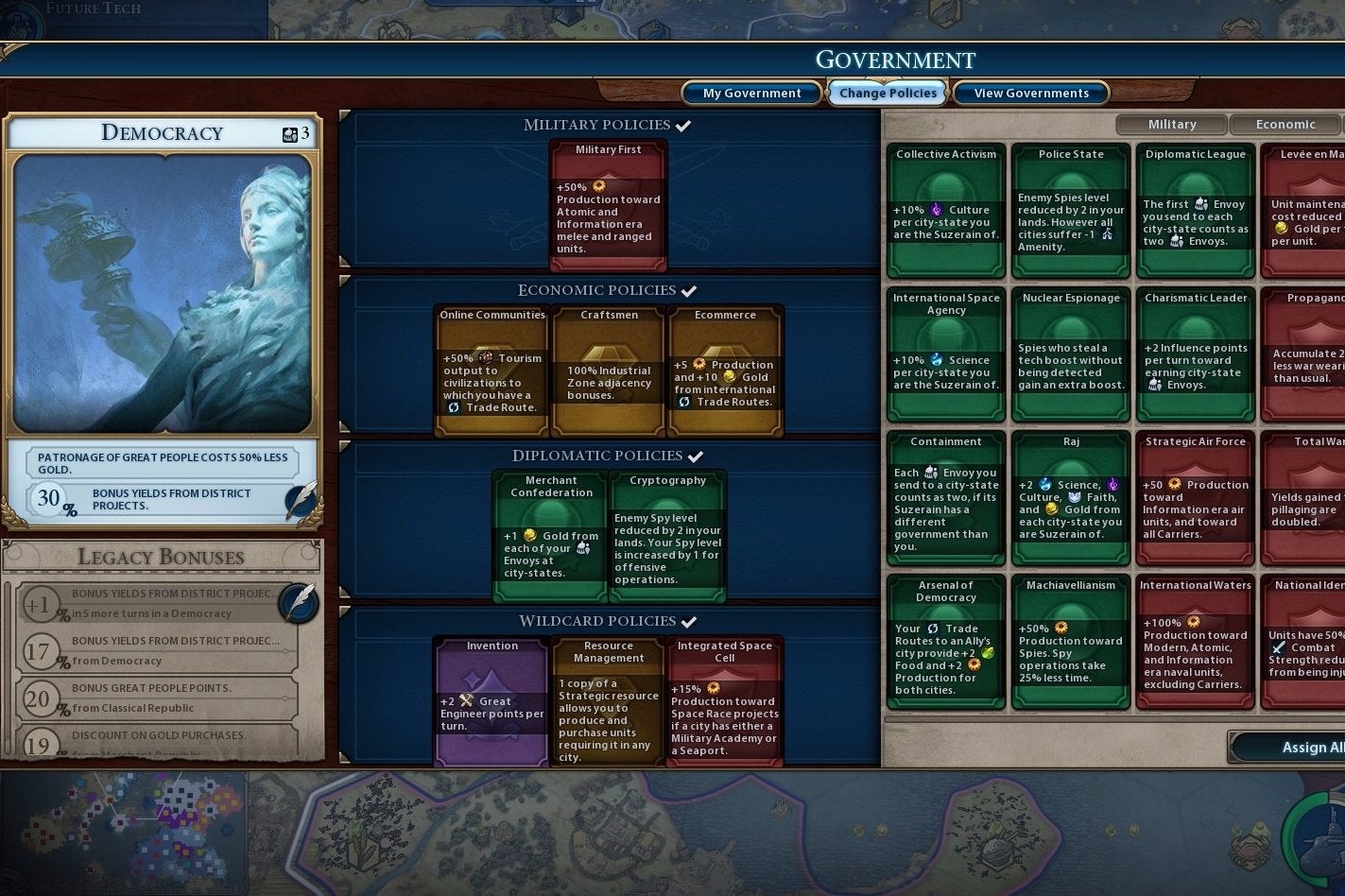Open the View Governments tab
Image resolution: width=1345 pixels, height=896 pixels.
(1030, 93)
